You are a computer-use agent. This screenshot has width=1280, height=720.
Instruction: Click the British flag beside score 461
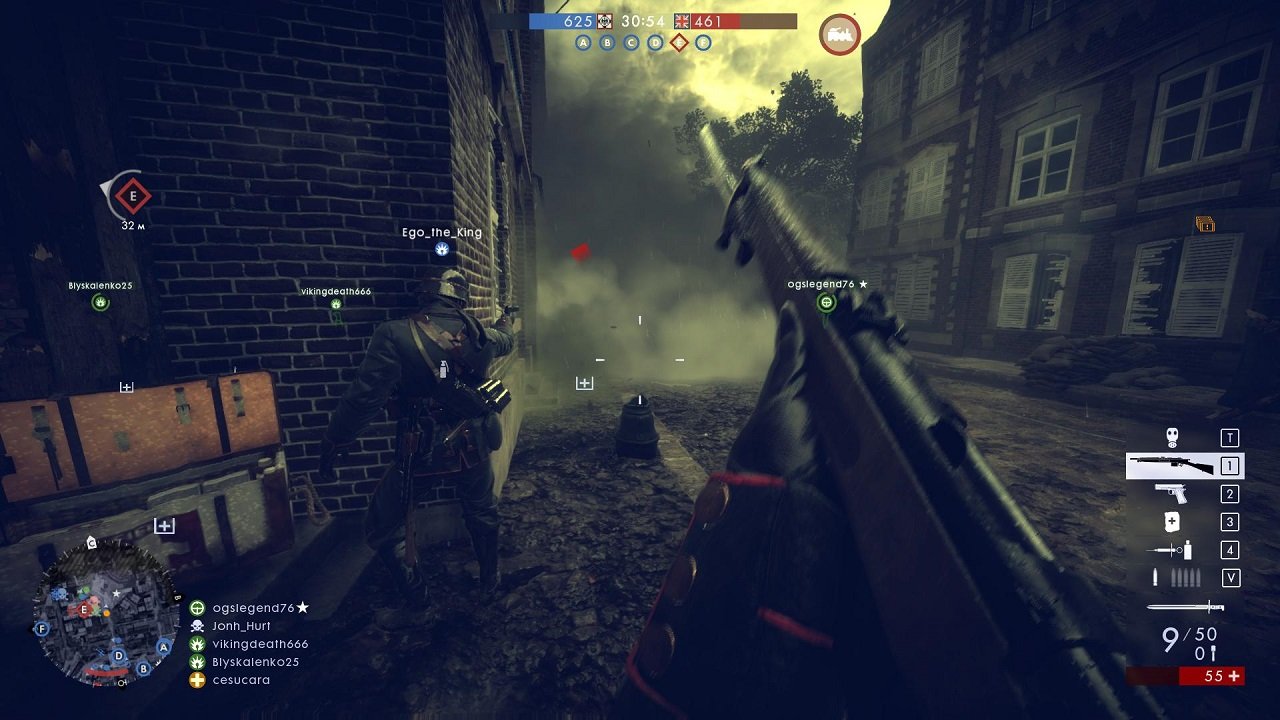pos(681,21)
